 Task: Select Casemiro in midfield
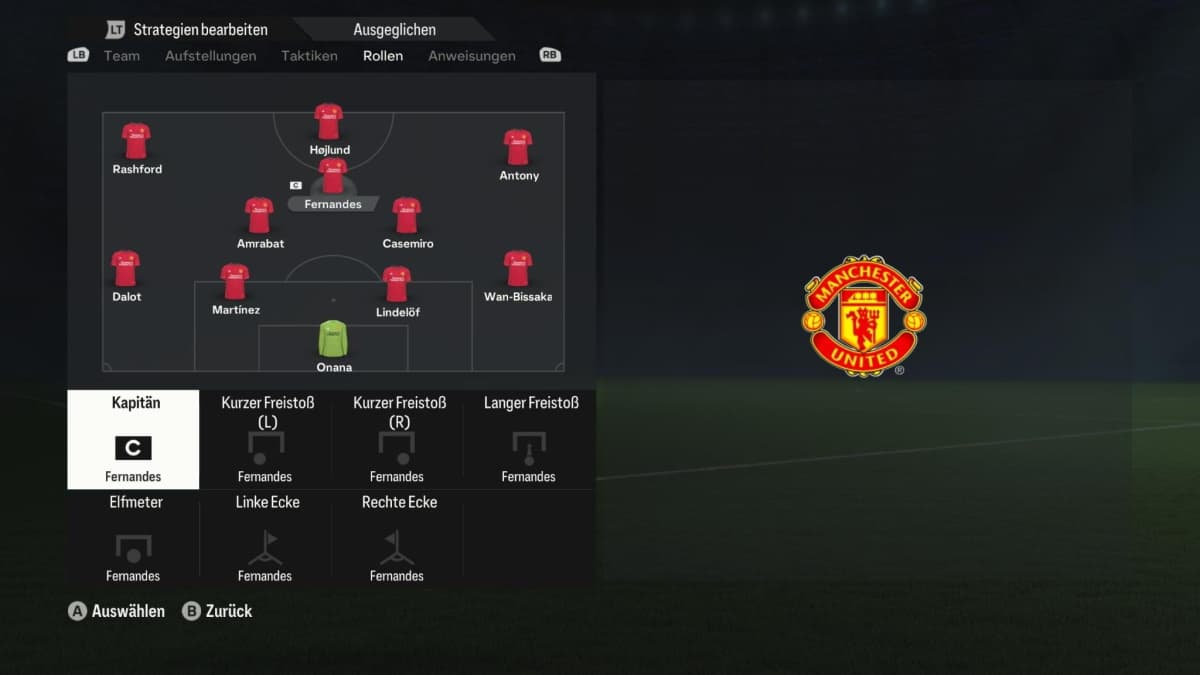[x=406, y=216]
